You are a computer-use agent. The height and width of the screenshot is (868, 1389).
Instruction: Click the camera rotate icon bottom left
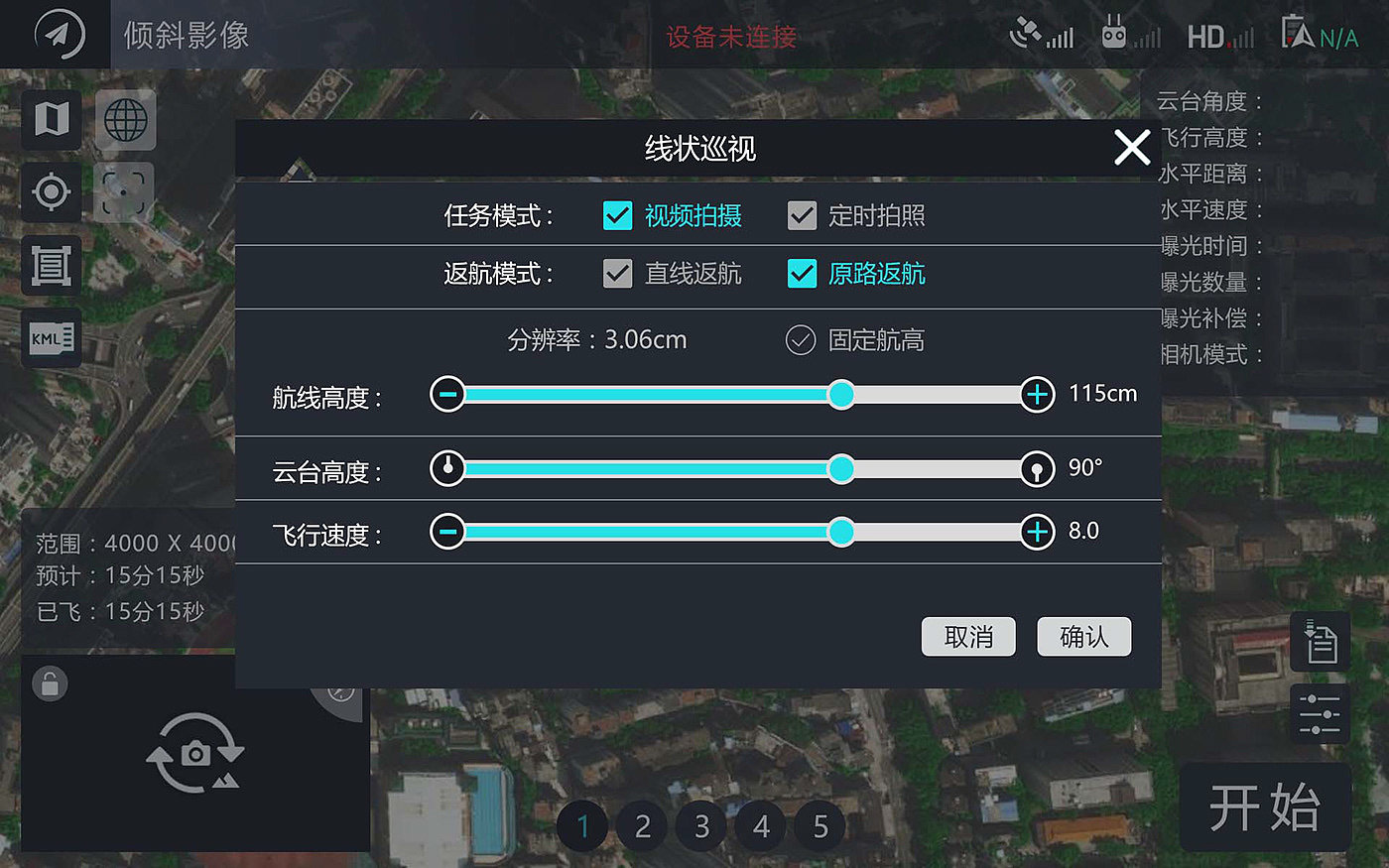pyautogui.click(x=194, y=754)
